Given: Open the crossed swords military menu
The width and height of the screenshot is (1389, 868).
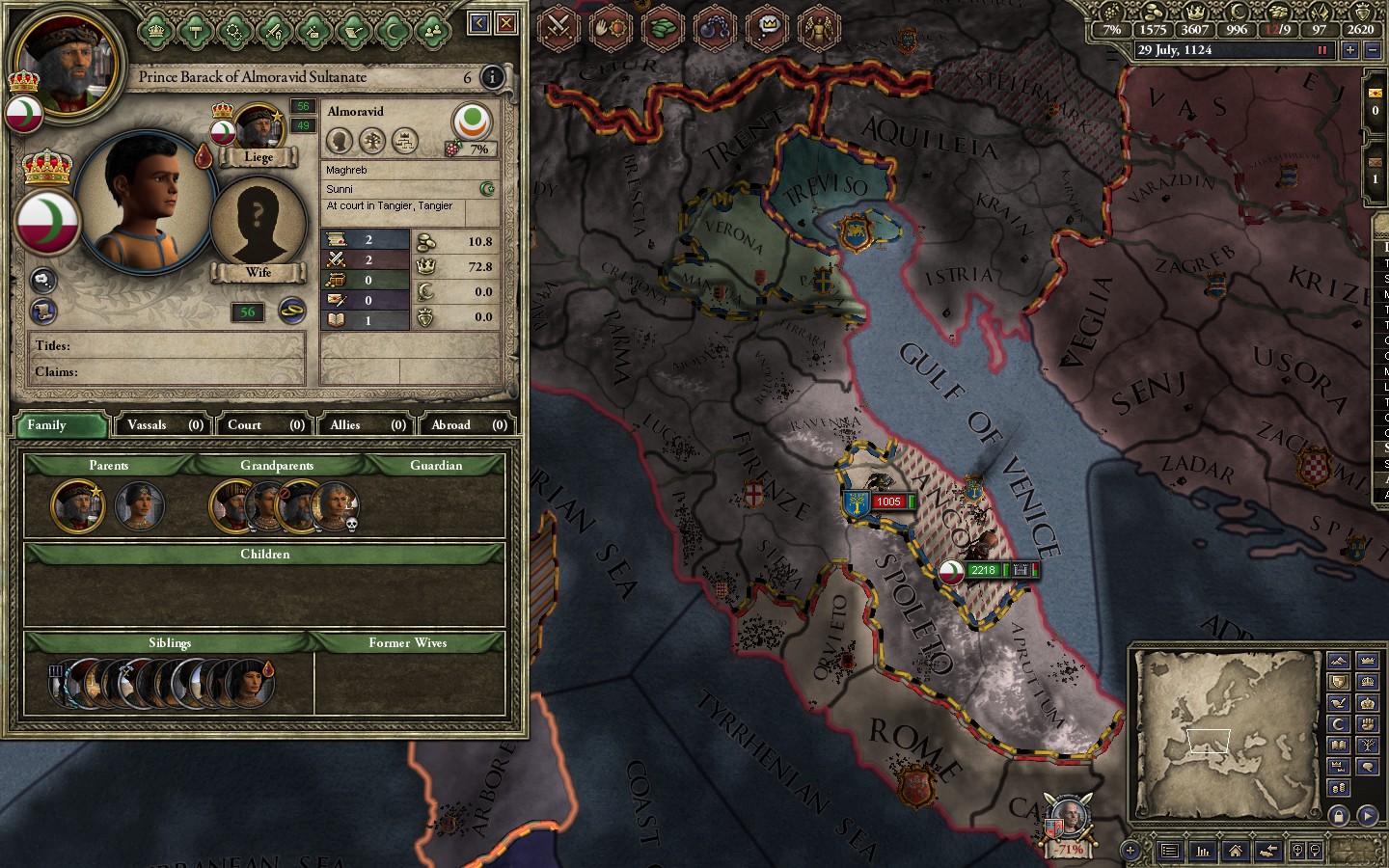Looking at the screenshot, I should tap(558, 27).
